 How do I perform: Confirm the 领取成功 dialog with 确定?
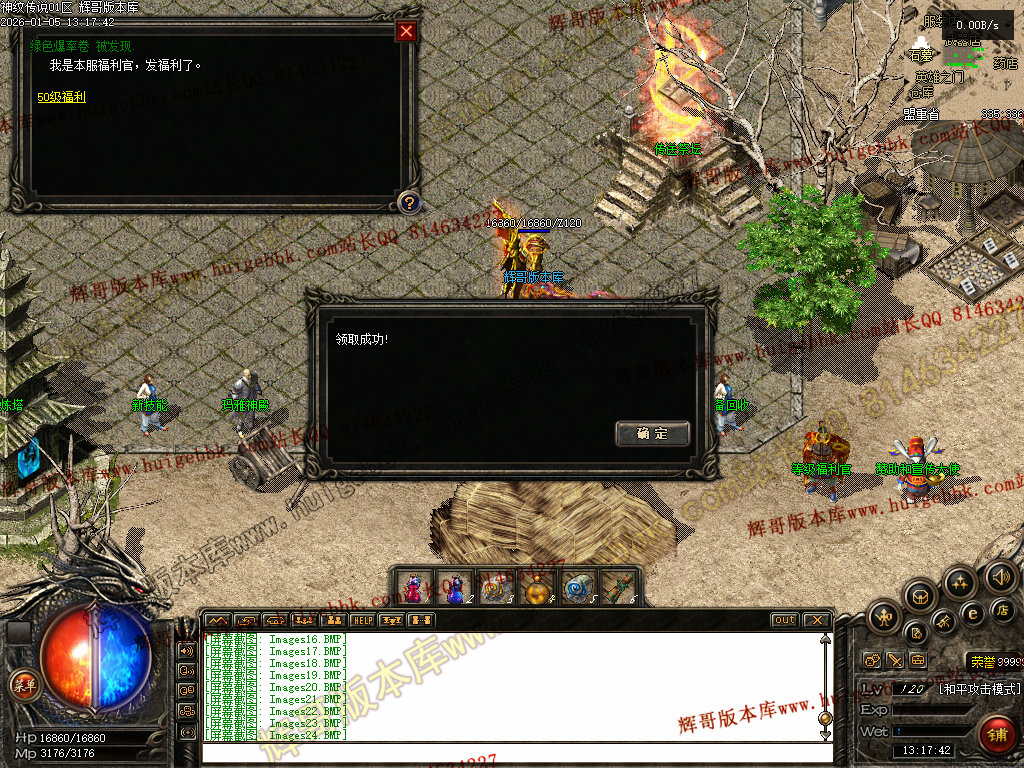coord(652,433)
